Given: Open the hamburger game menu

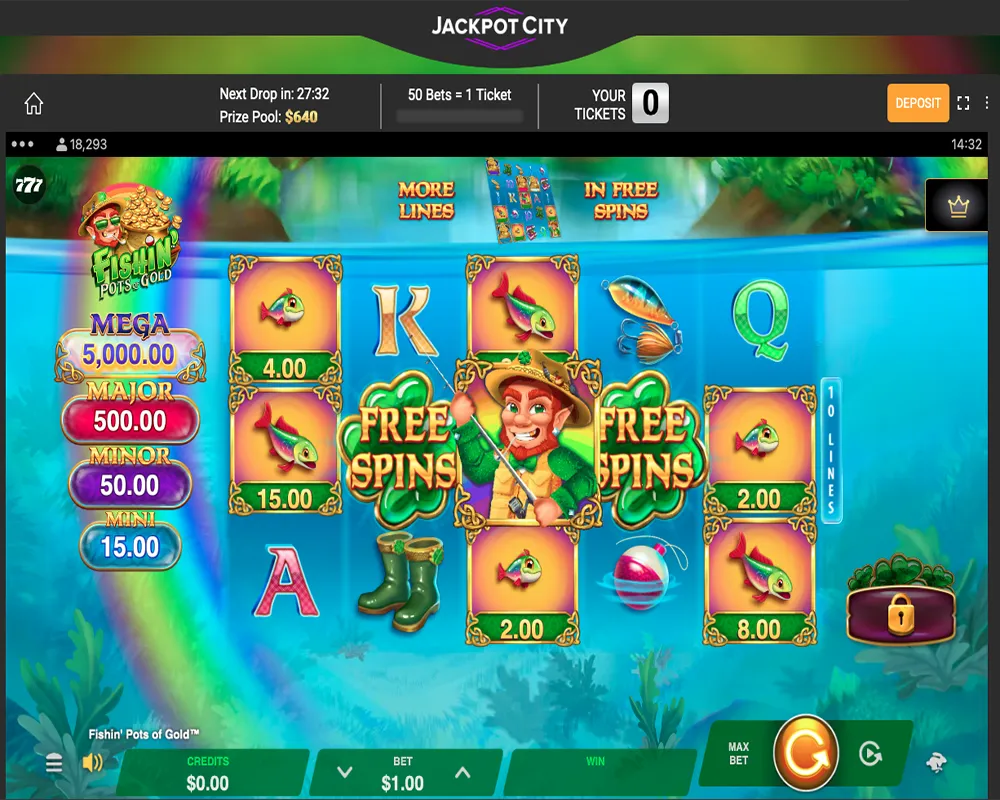Looking at the screenshot, I should [54, 764].
